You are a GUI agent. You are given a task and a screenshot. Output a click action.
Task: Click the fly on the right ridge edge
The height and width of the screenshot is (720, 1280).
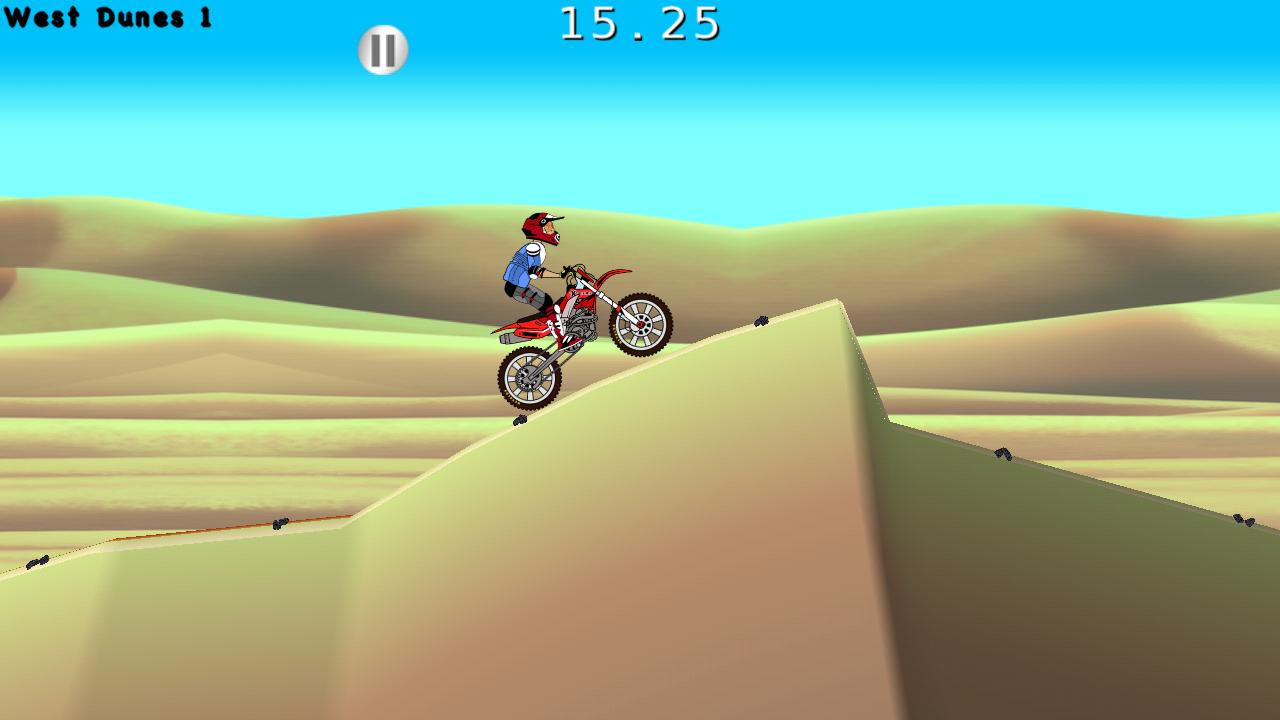[1002, 455]
